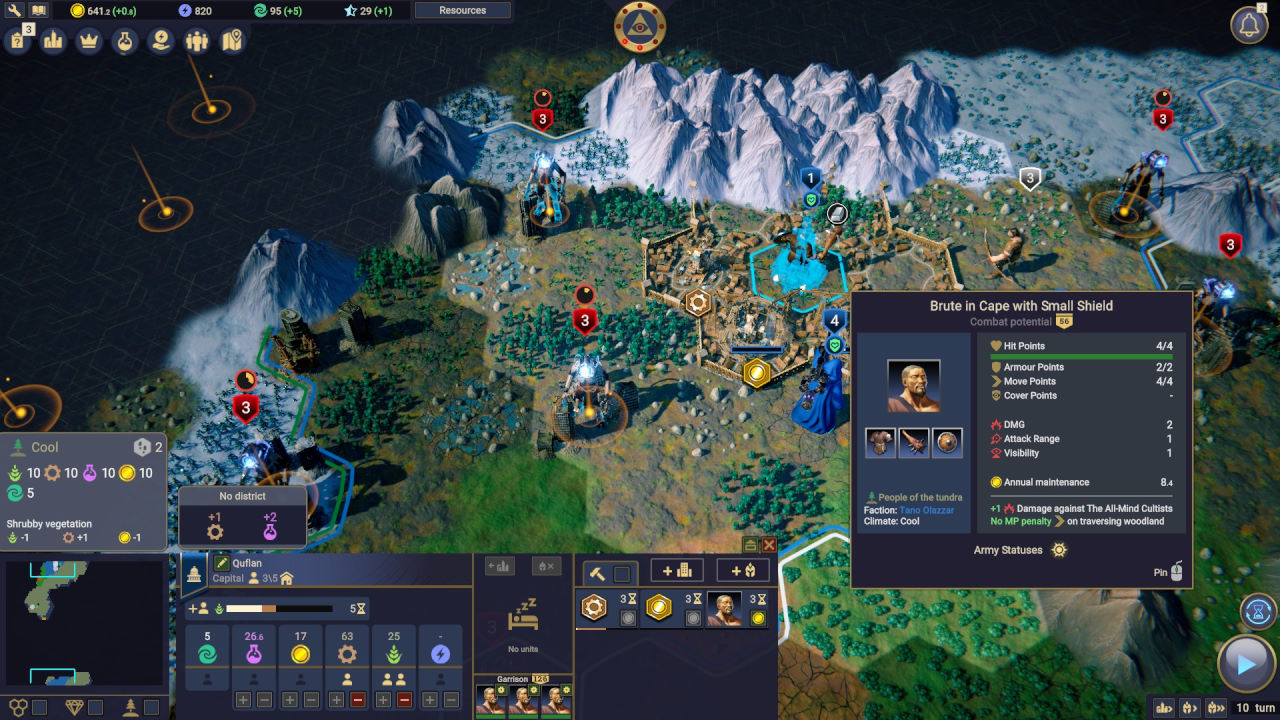
Task: Close the Quflan city panel
Action: [769, 545]
